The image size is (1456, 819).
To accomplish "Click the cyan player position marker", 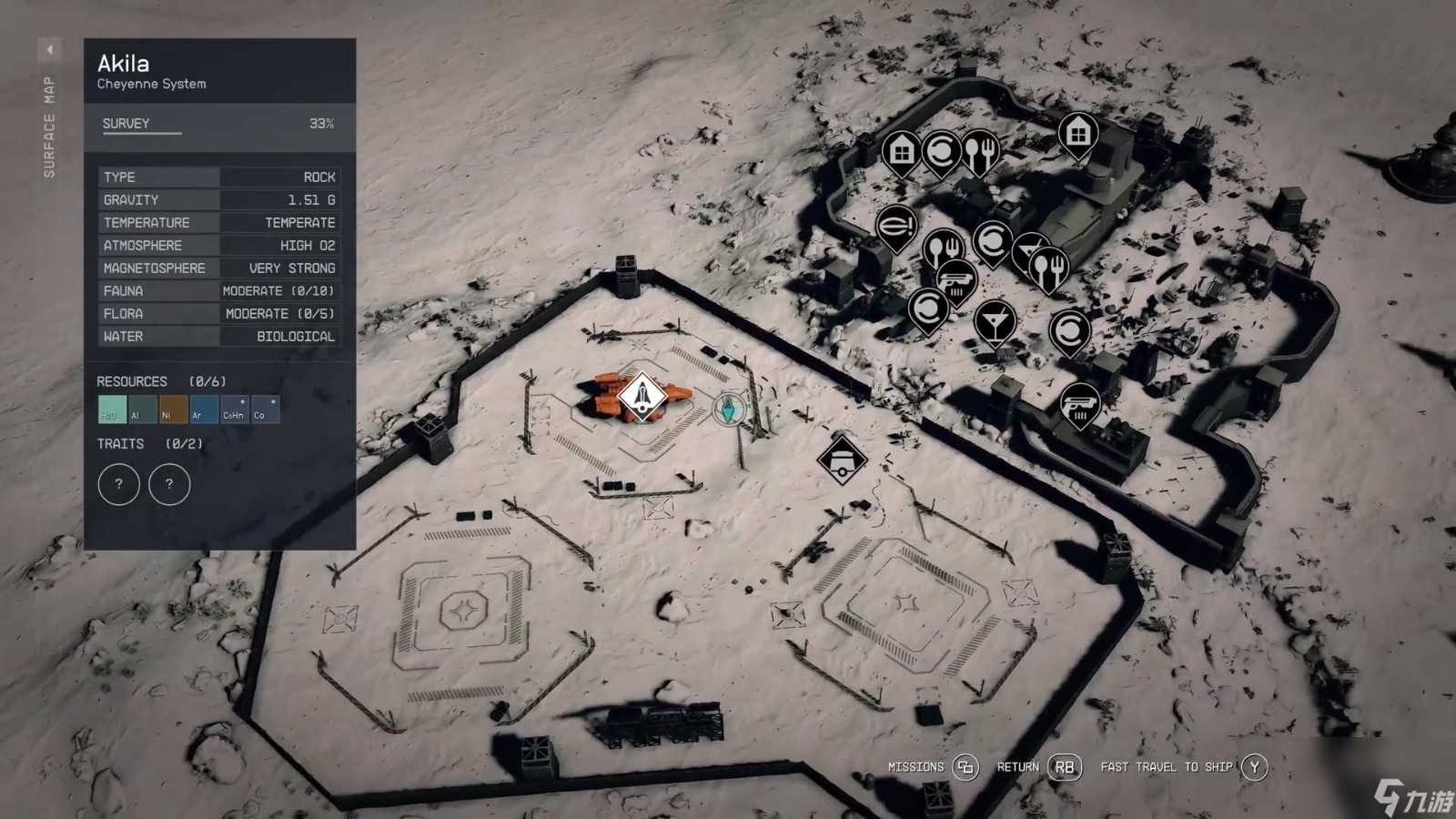I will 728,409.
